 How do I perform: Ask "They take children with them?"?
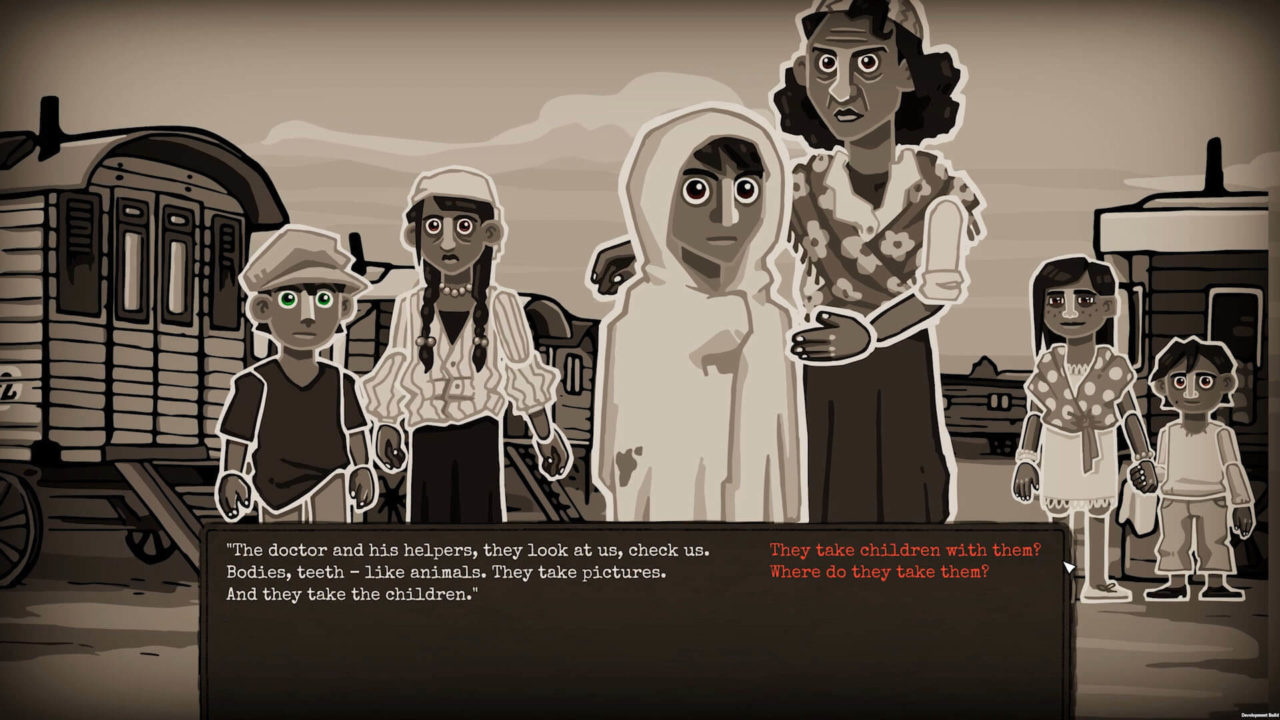pos(905,550)
